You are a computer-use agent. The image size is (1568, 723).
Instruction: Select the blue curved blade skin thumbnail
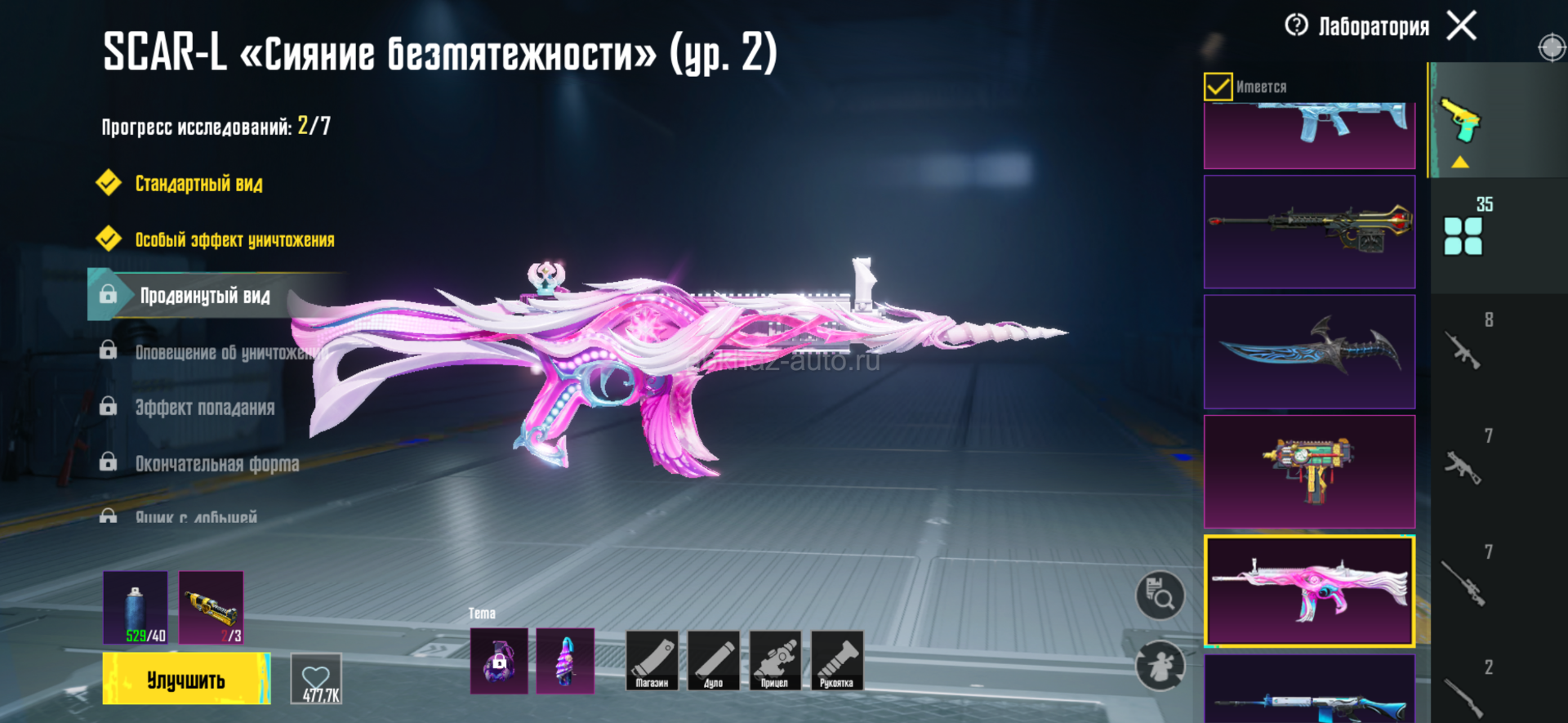tap(1309, 351)
